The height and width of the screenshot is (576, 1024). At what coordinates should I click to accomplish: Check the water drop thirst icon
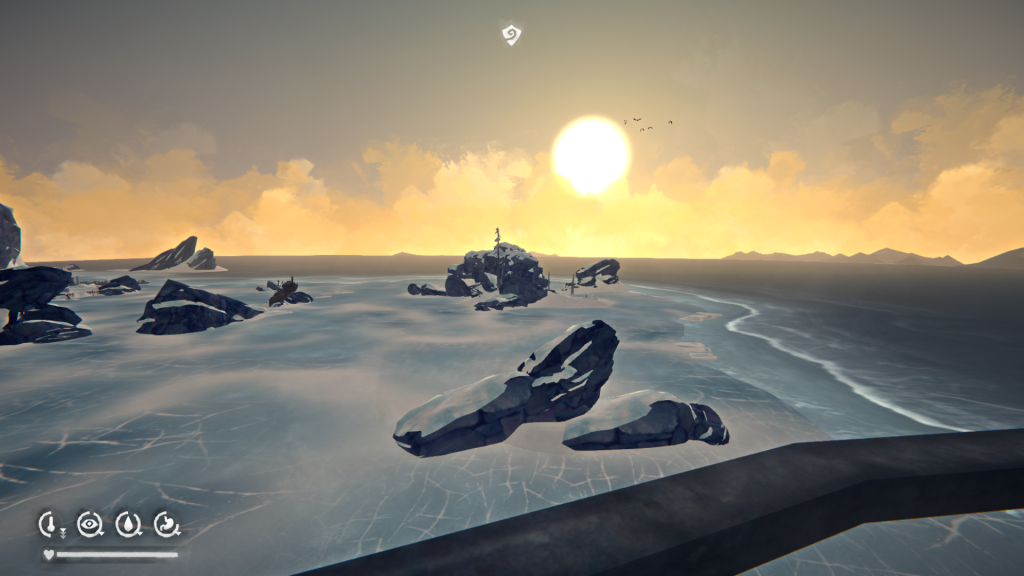coord(128,523)
